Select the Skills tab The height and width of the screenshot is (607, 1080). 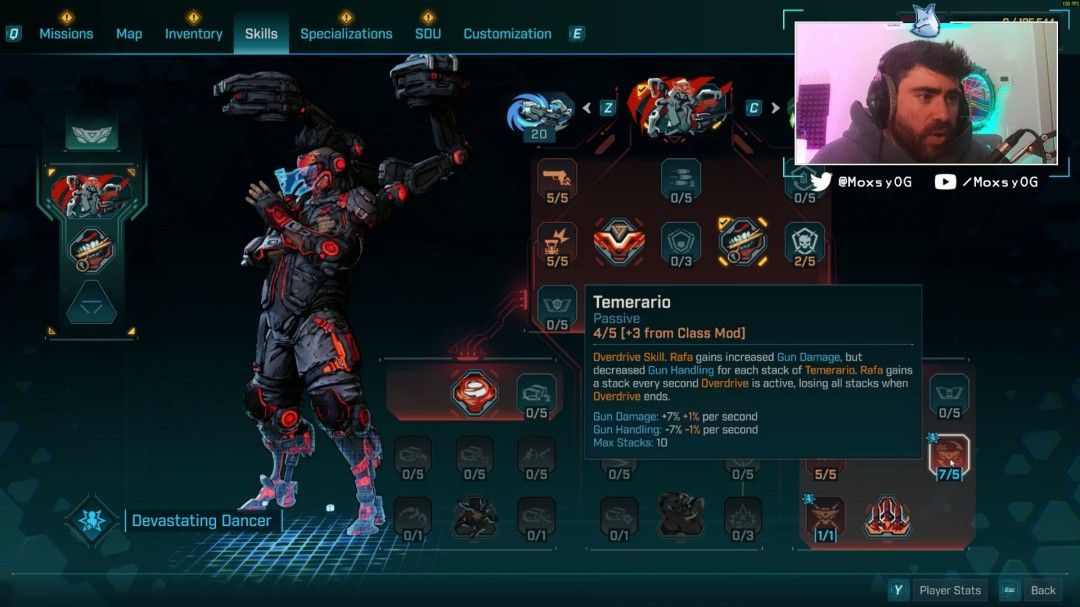click(261, 34)
